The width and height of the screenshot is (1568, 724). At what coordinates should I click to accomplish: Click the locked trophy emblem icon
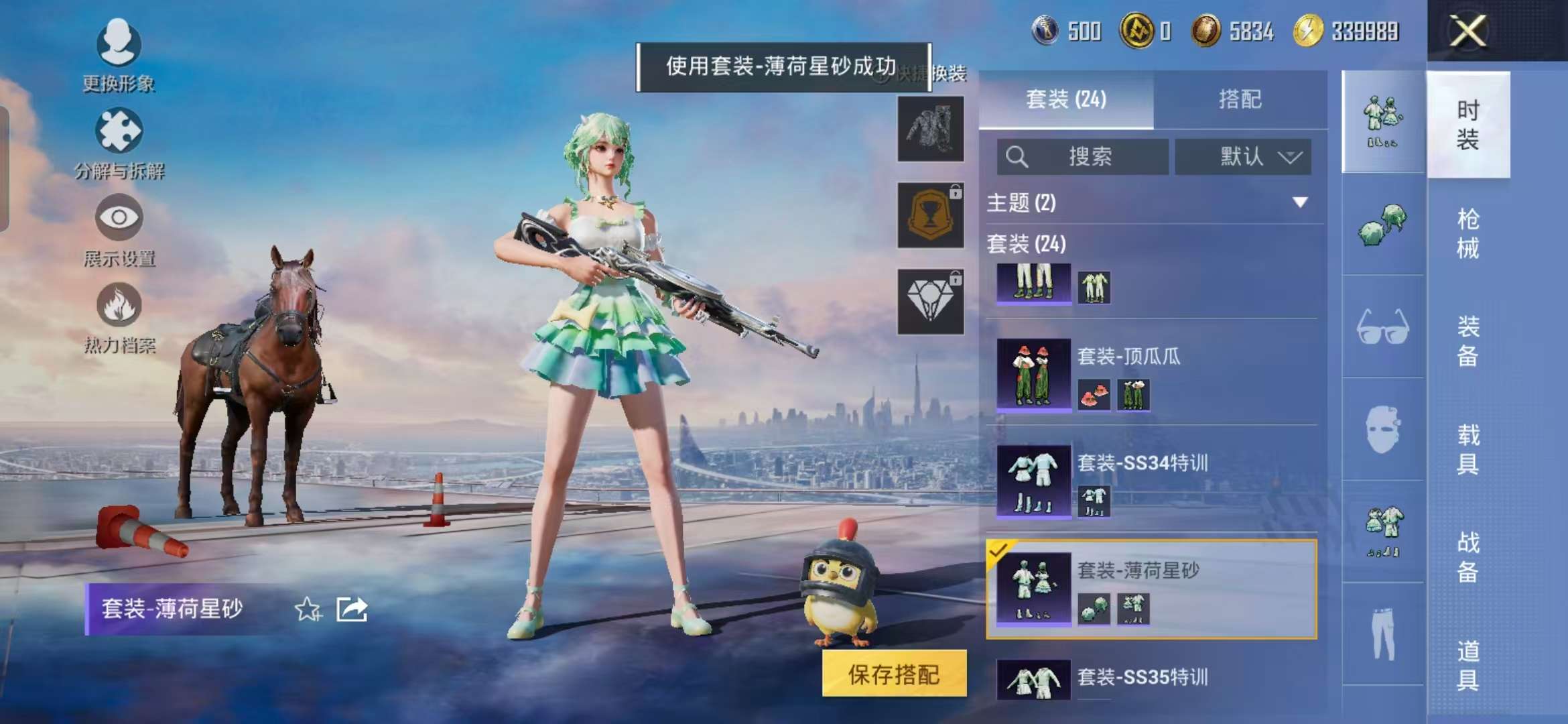click(929, 216)
